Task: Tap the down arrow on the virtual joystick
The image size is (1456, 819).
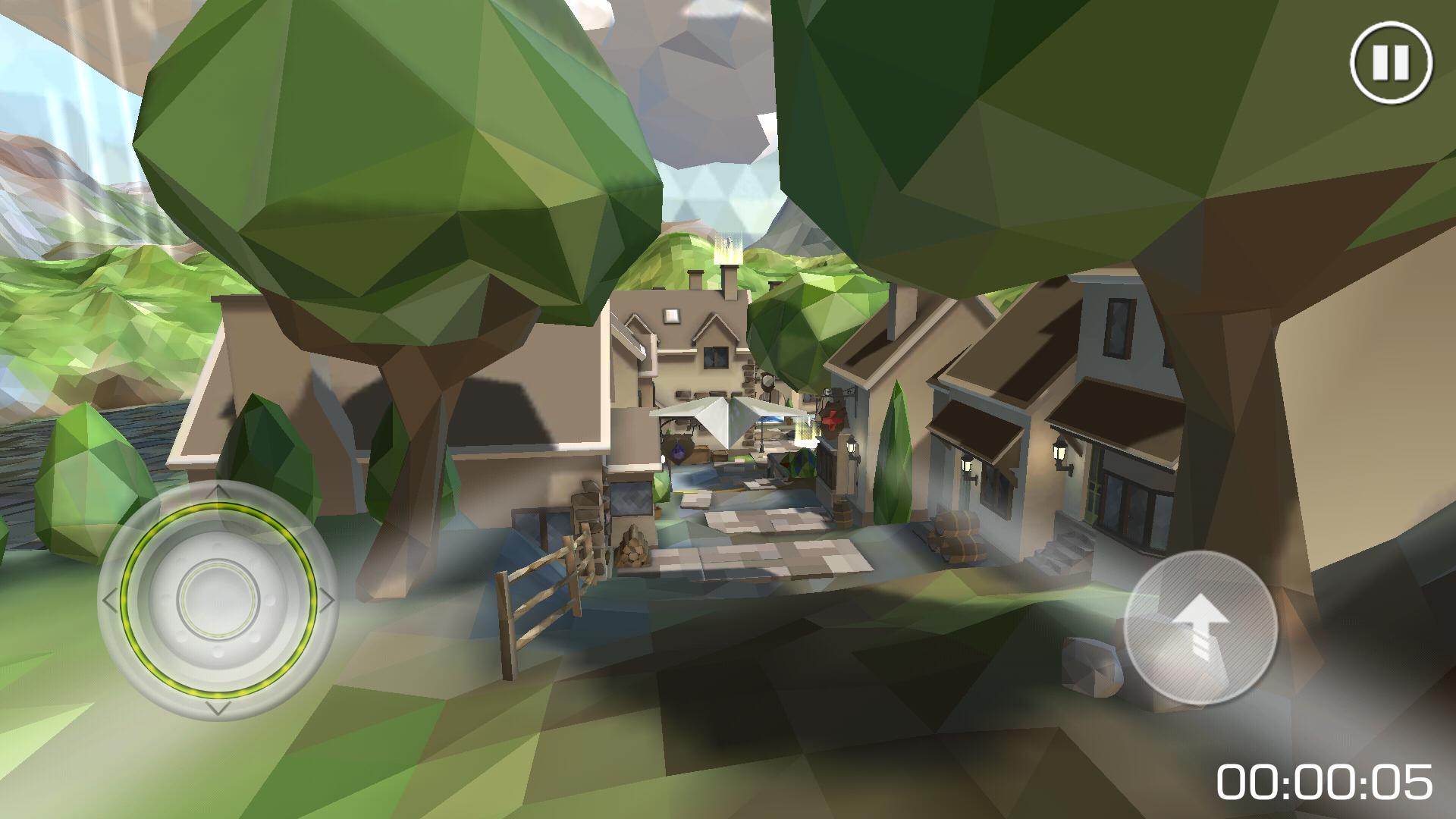Action: (217, 707)
